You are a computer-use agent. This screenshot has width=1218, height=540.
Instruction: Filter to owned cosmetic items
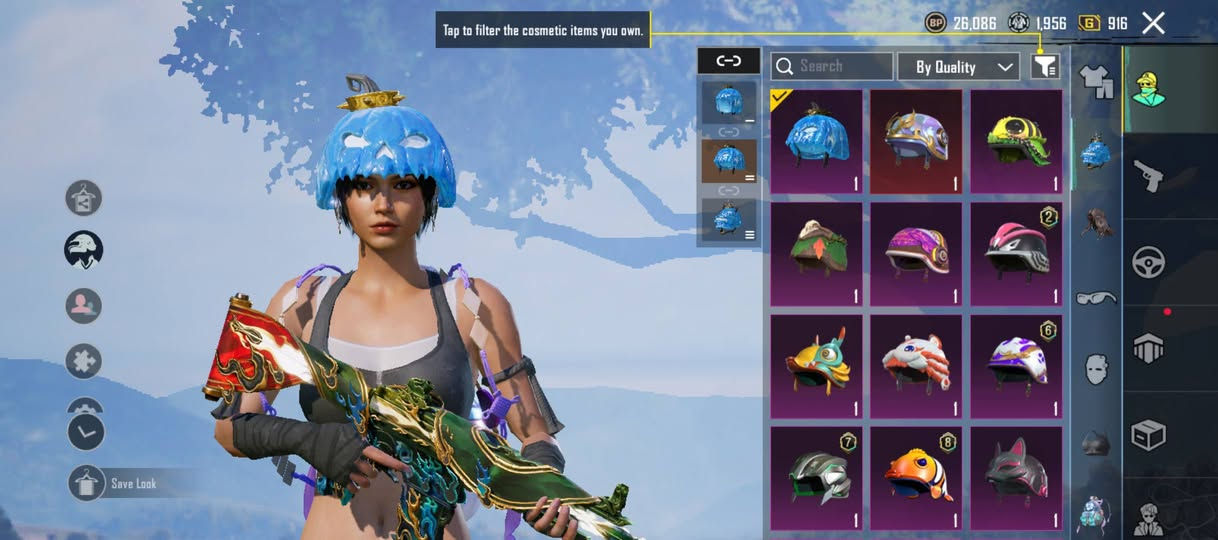pyautogui.click(x=1044, y=67)
